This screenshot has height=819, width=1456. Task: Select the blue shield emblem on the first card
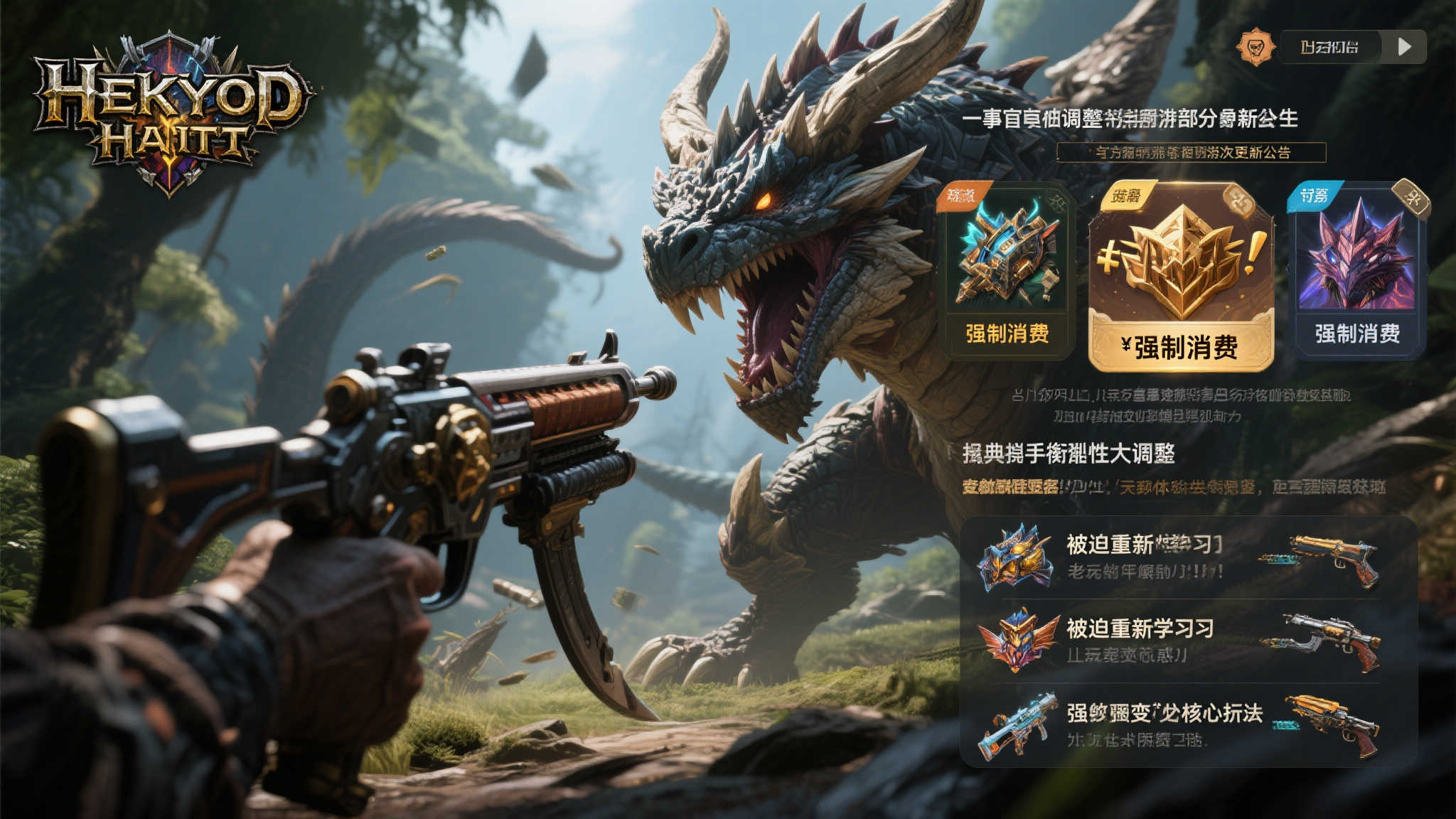(x=1009, y=259)
